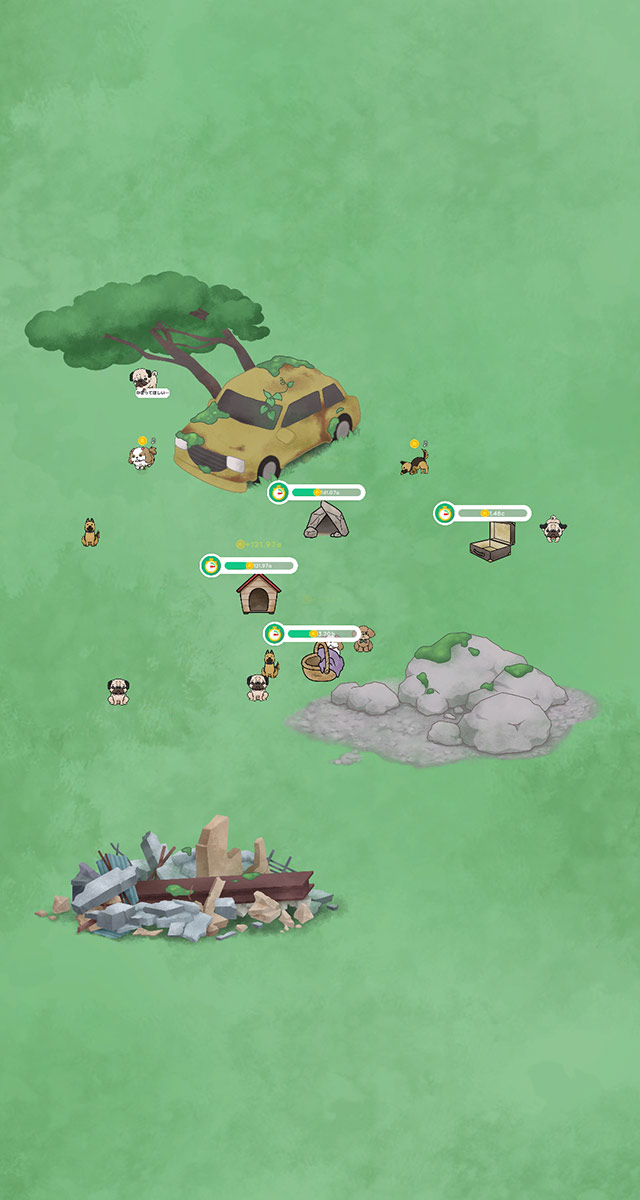
Task: Tap the stopwatch icon above the basket bed
Action: click(x=275, y=633)
